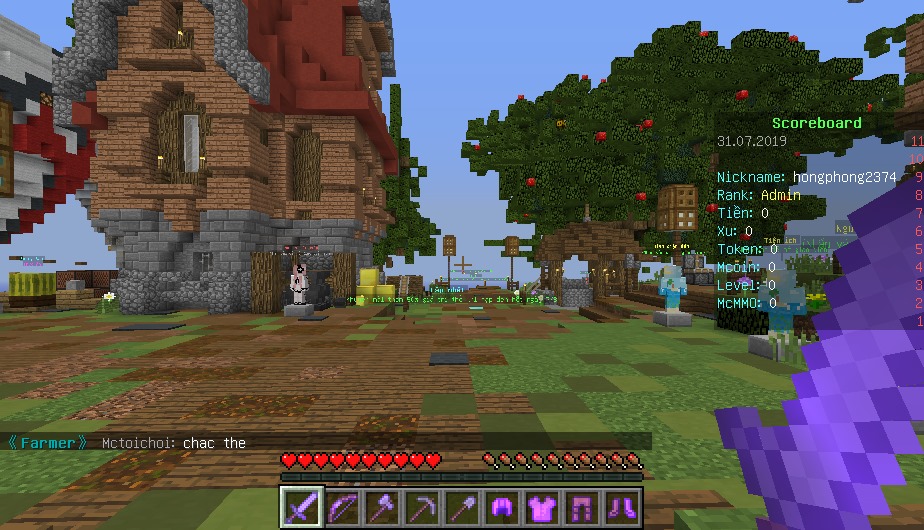Select the enchanted shovel hotbar slot
This screenshot has height=530, width=924.
coord(462,507)
